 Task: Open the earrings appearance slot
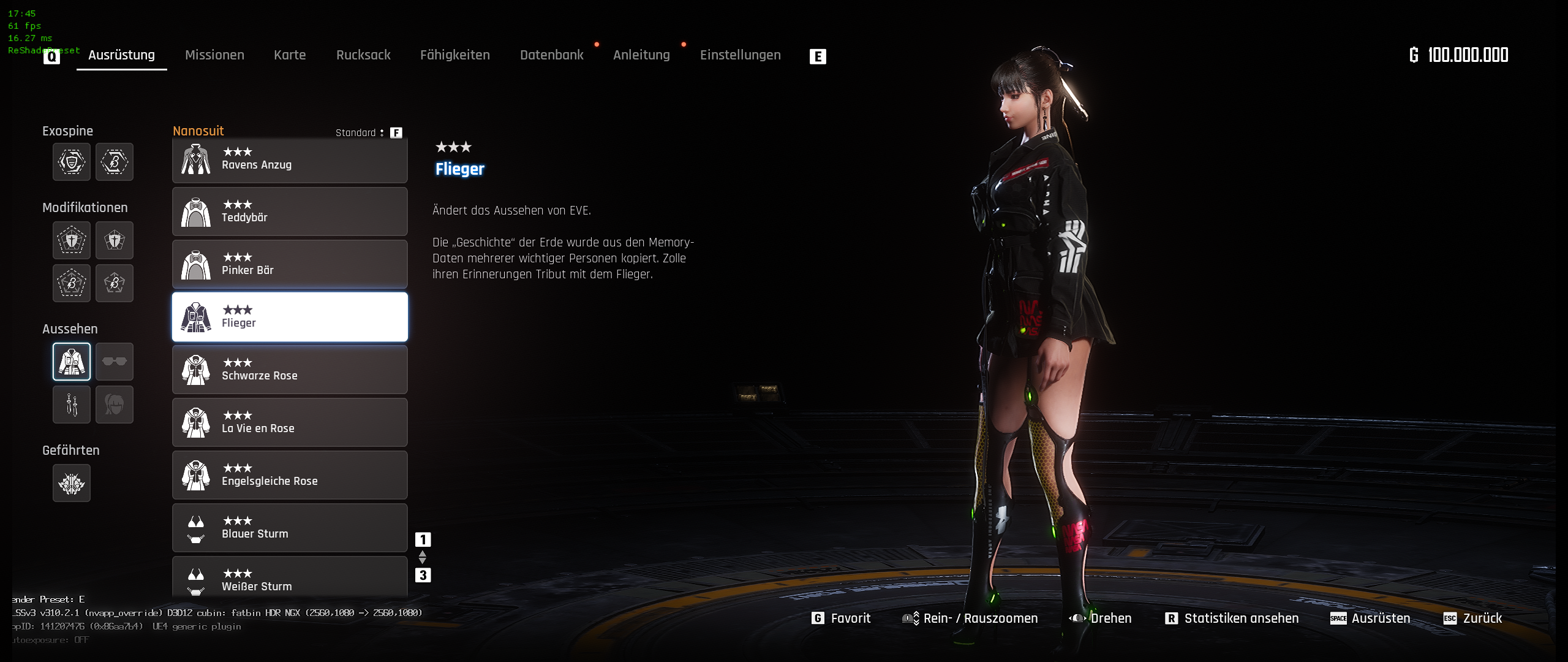click(x=72, y=405)
